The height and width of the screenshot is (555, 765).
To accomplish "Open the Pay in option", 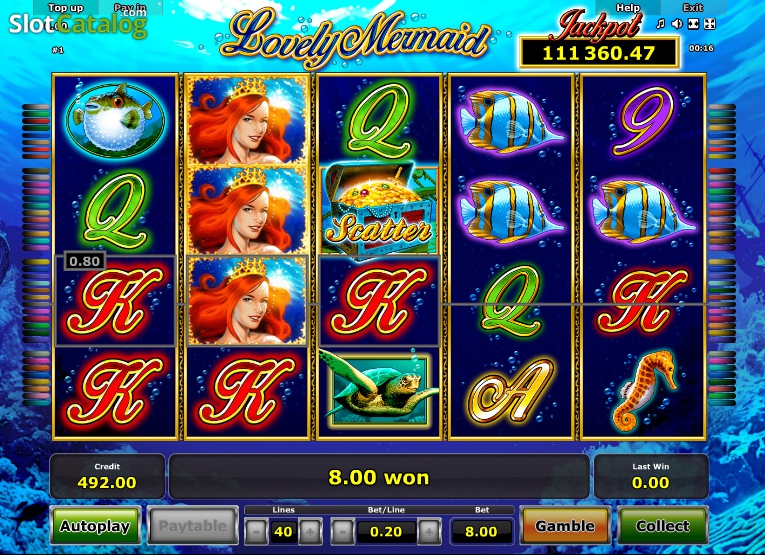I will [x=129, y=8].
